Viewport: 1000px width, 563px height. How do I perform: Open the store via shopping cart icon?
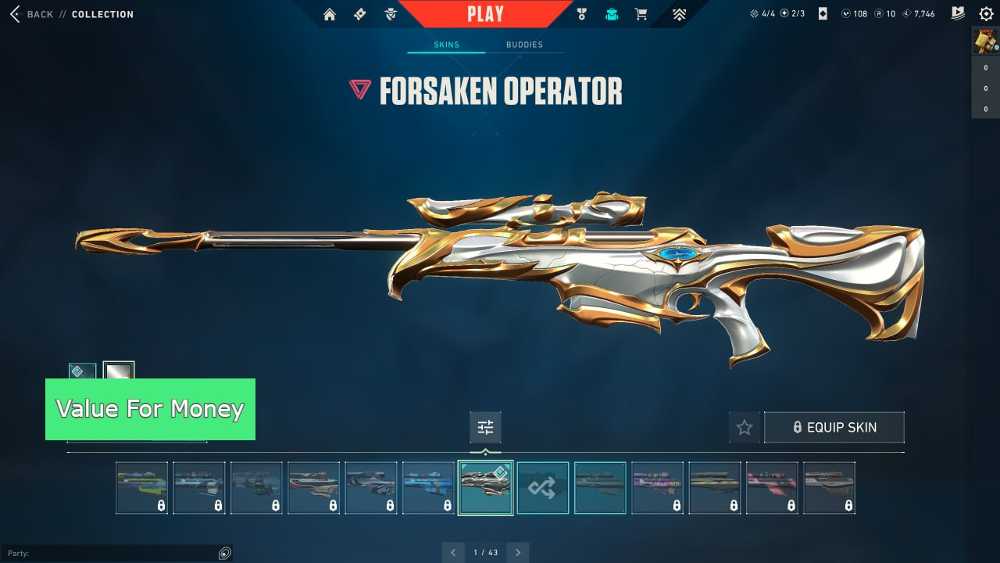tap(641, 15)
